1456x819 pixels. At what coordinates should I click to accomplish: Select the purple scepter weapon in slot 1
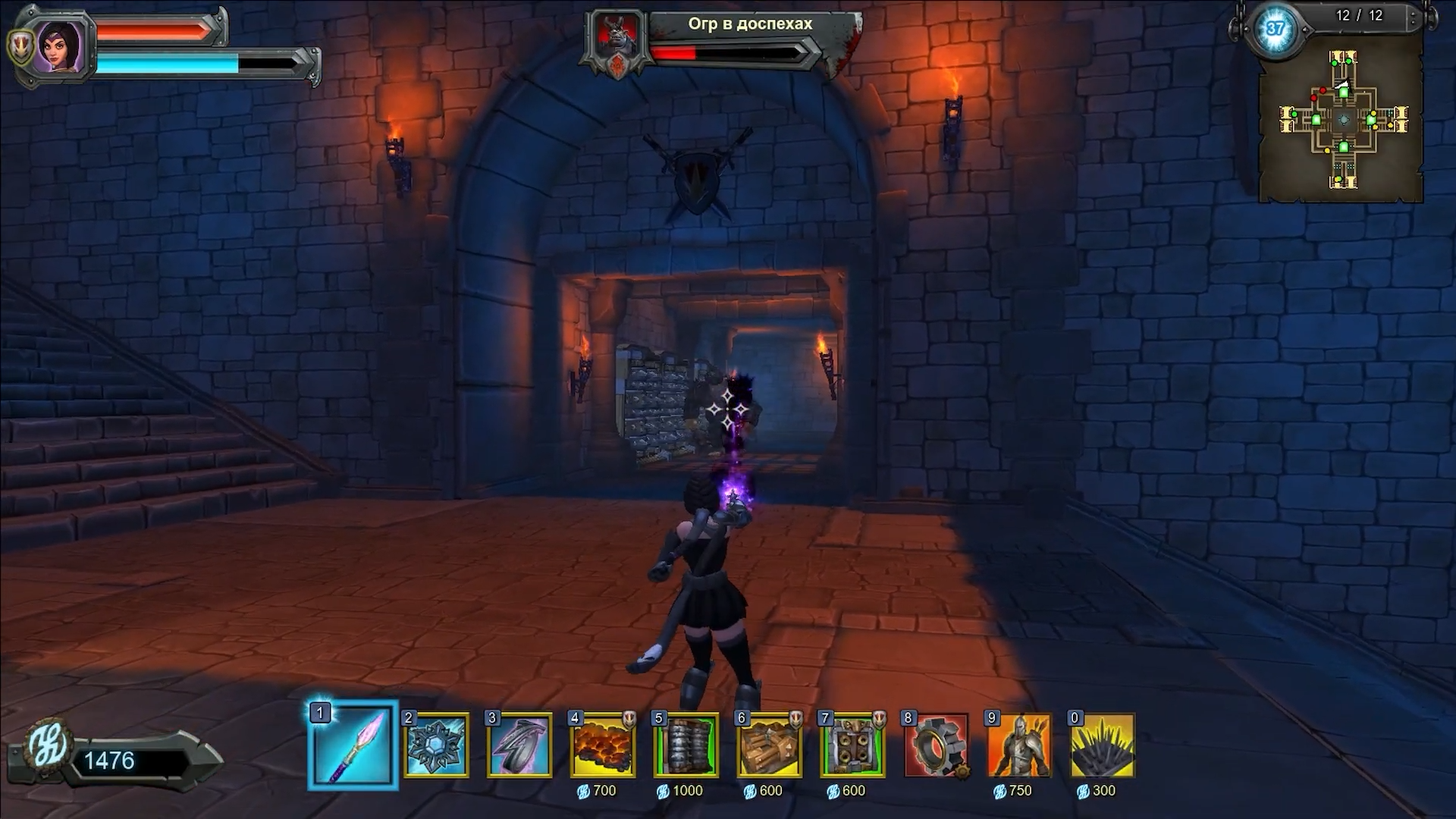[x=353, y=745]
